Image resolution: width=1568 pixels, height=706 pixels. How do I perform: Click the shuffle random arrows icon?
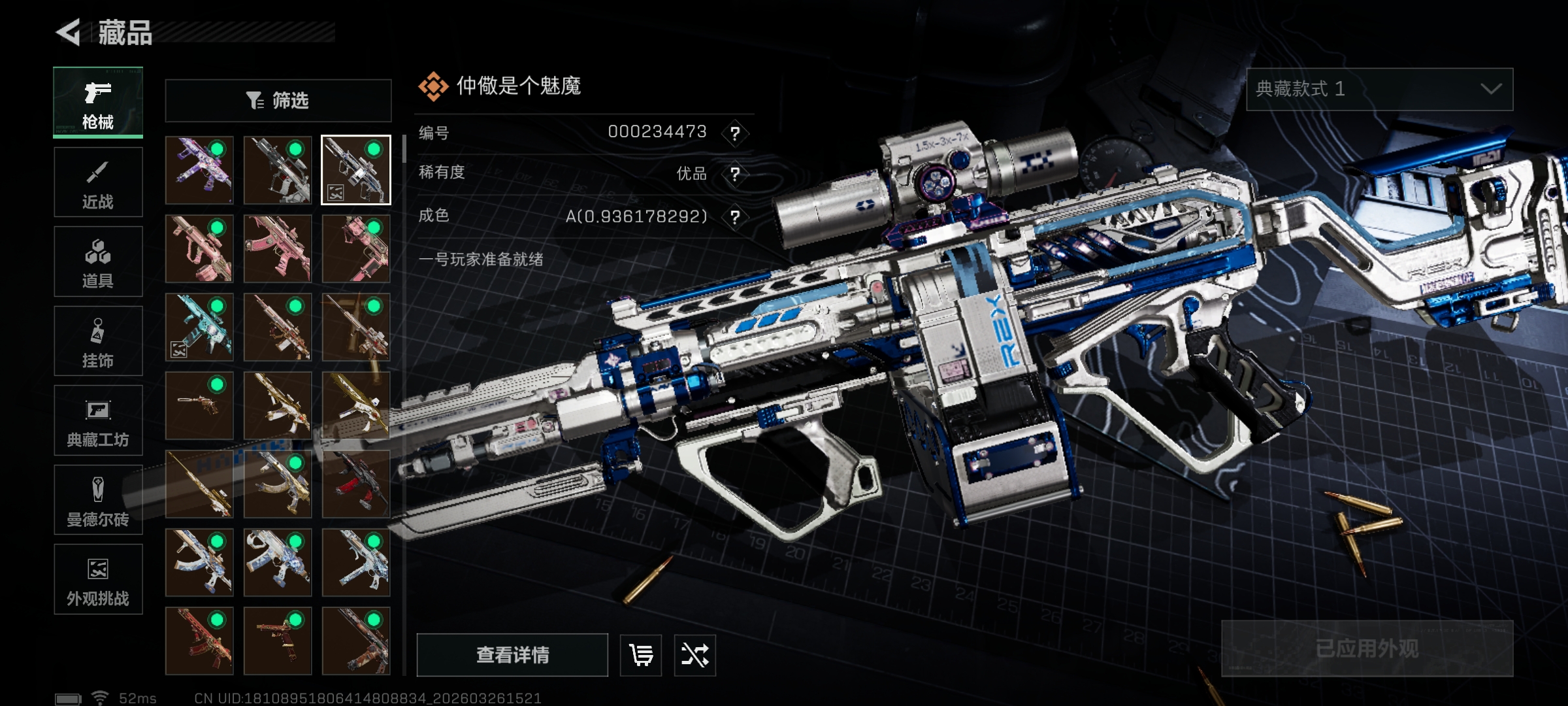[694, 655]
